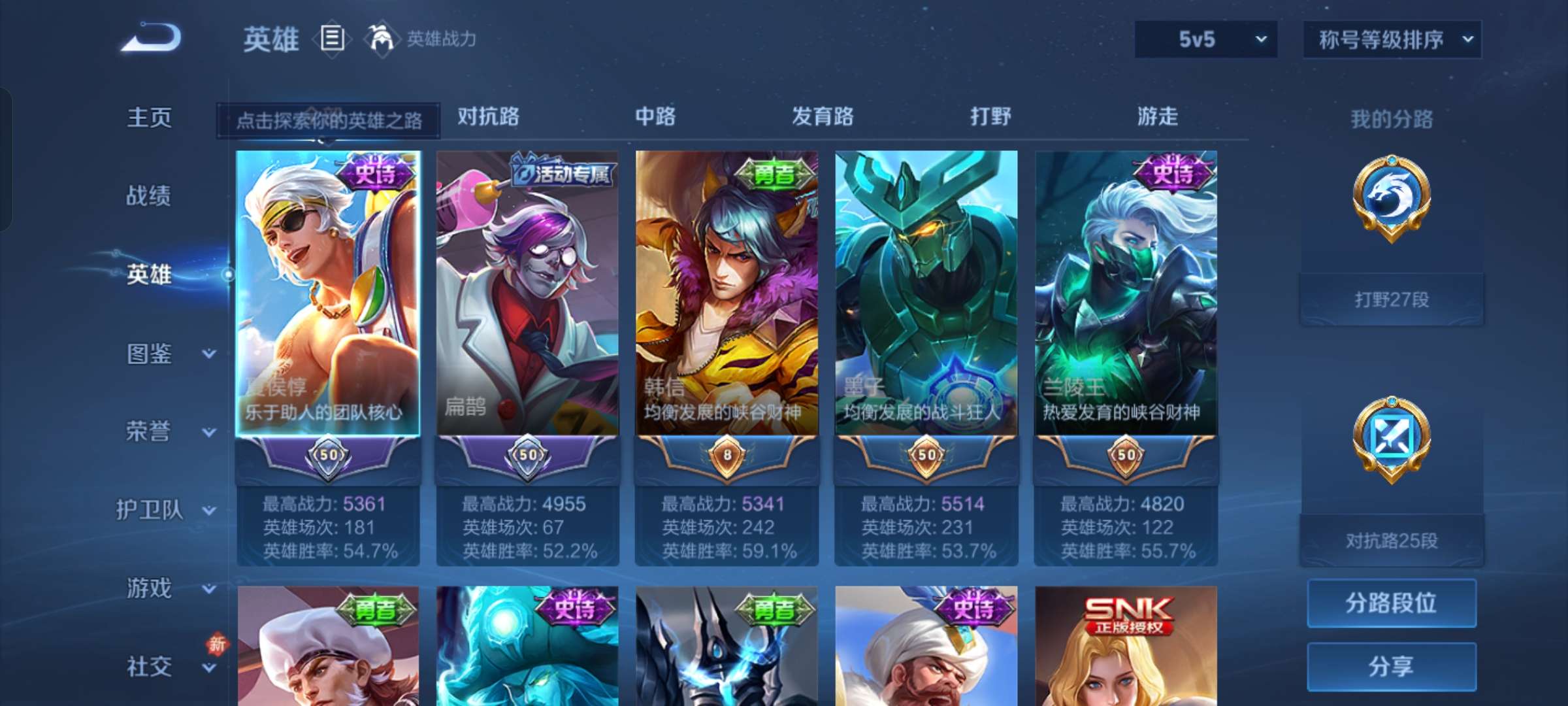Switch to the 发育路 lane tab
The image size is (1568, 706).
pos(823,116)
